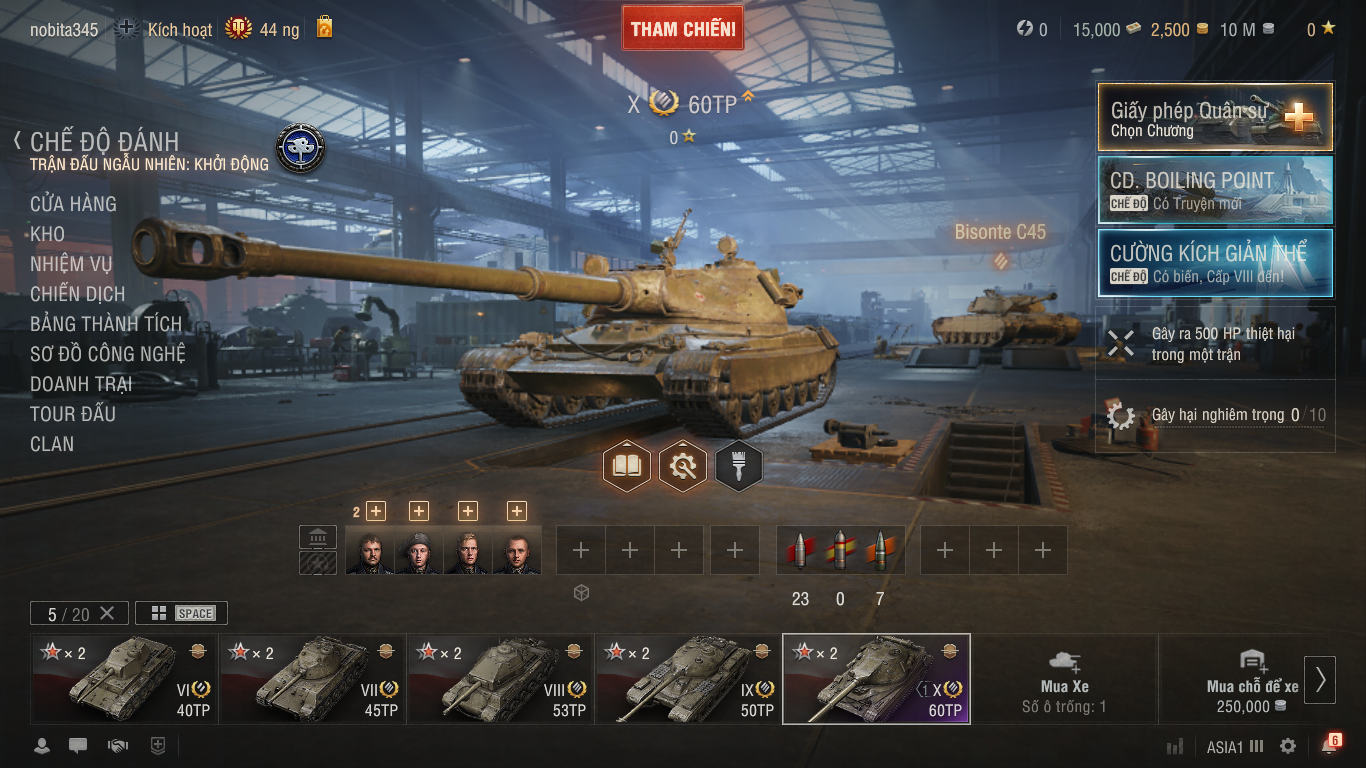Open the CLAN menu entry
This screenshot has height=768, width=1366.
(52, 444)
